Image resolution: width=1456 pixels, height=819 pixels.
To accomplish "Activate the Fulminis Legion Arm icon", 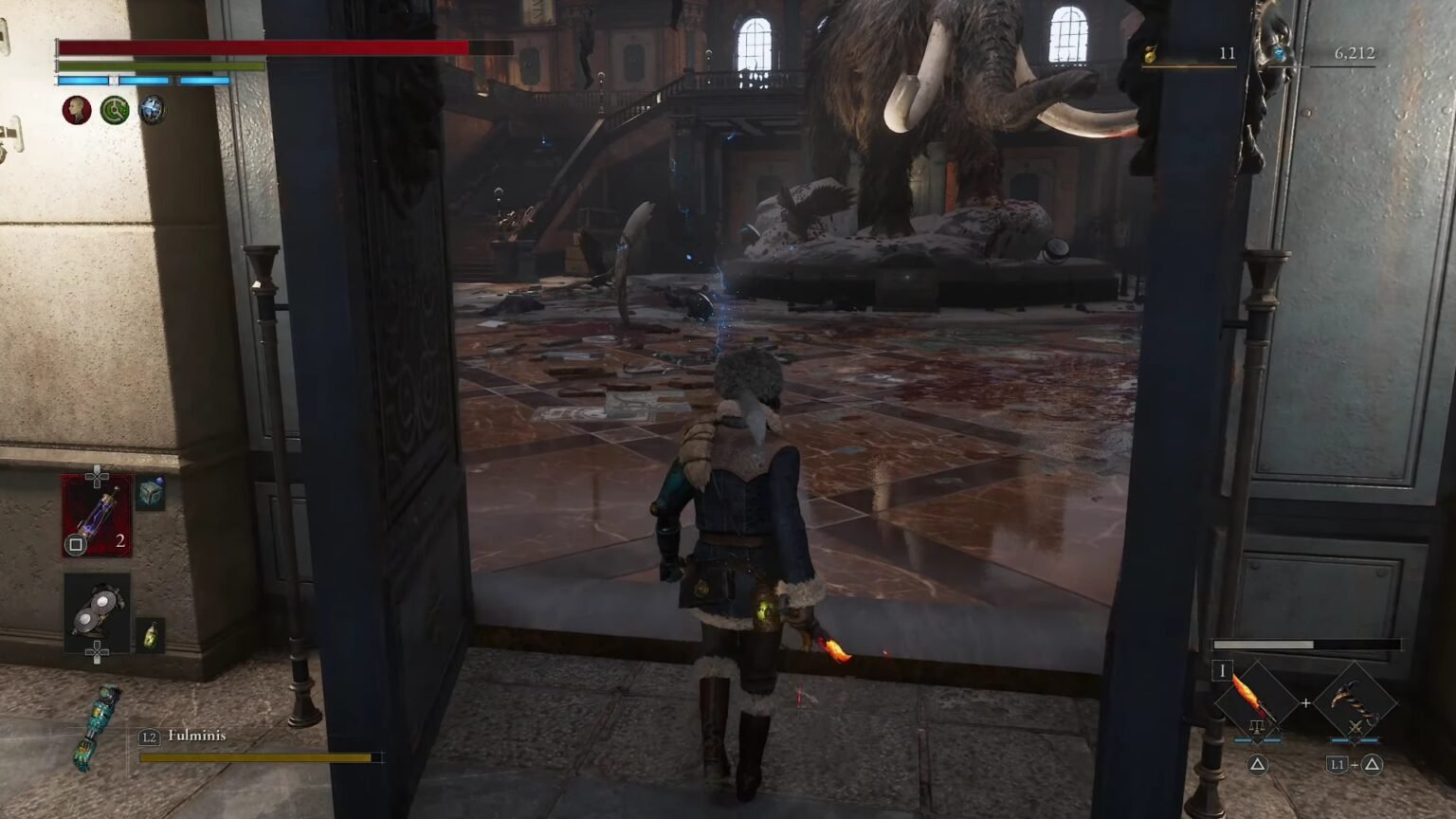I will pos(96,727).
